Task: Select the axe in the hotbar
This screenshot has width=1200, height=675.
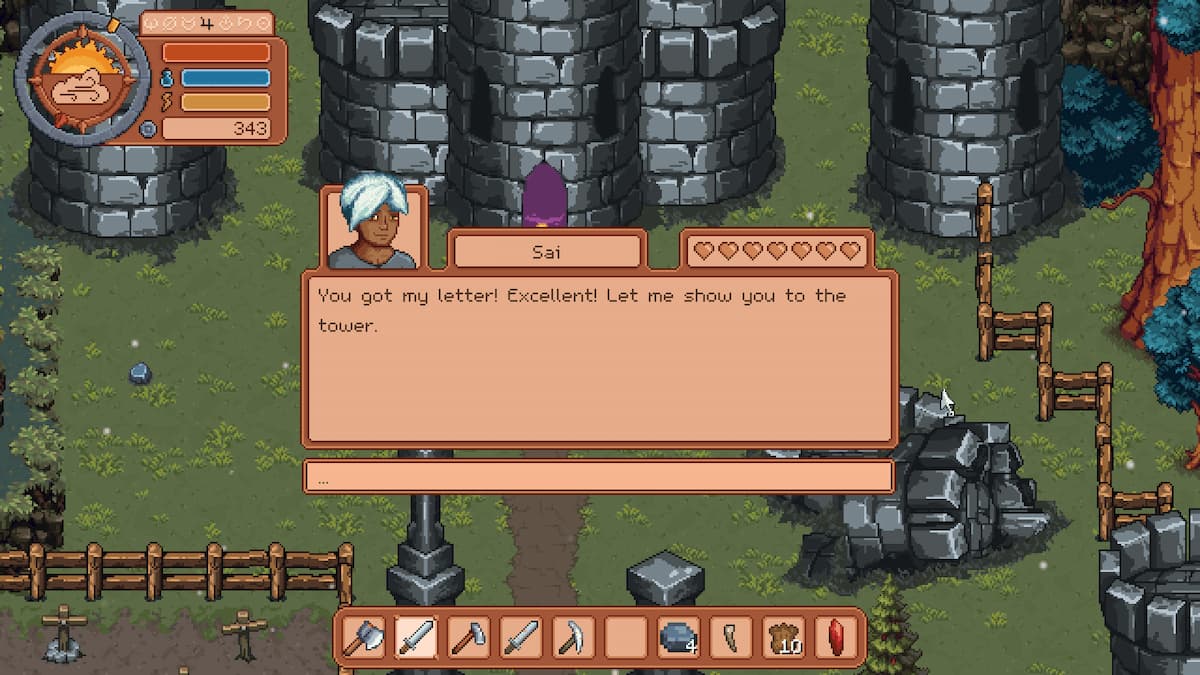Action: 362,637
